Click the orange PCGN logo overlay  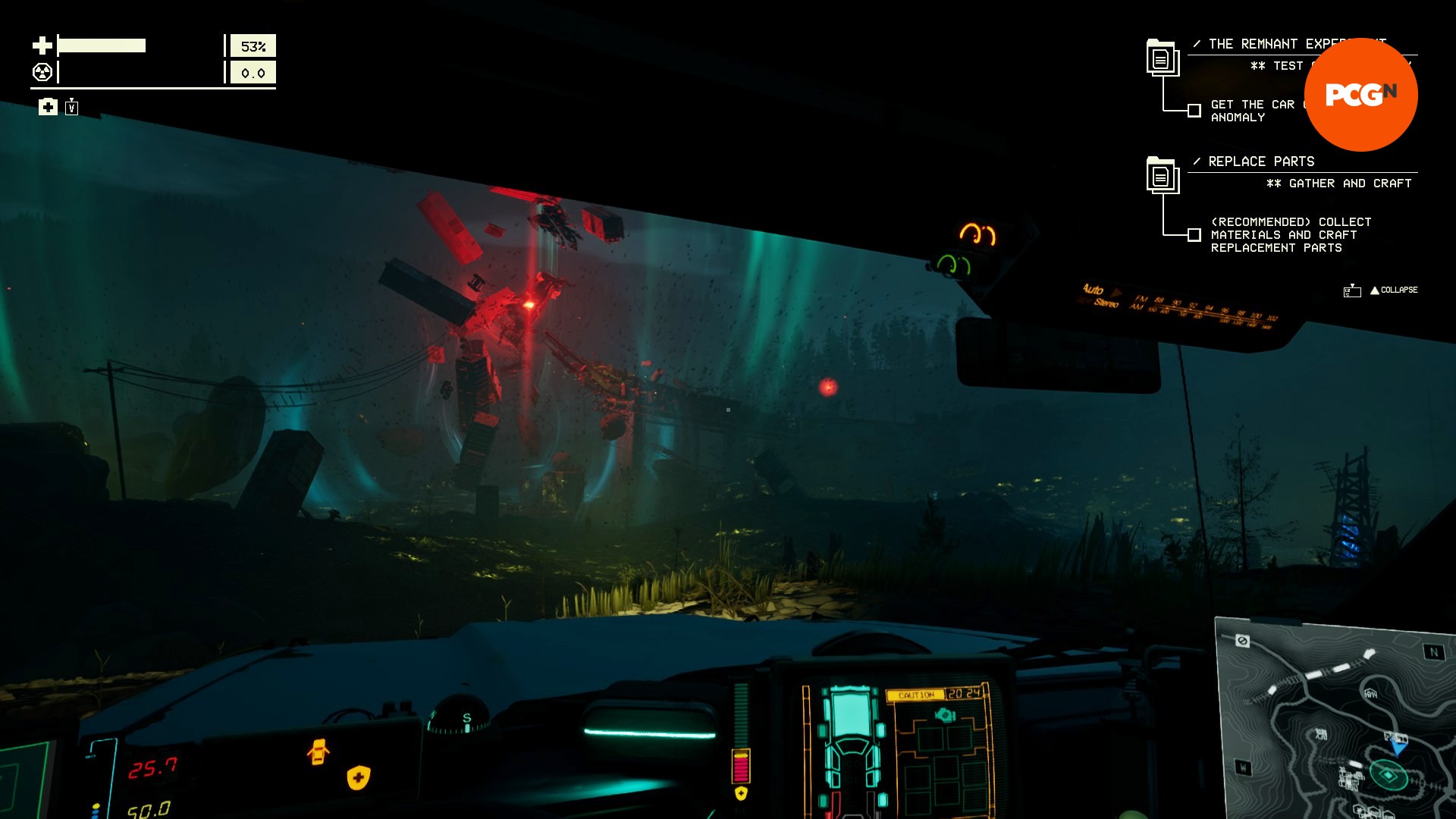pos(1360,95)
